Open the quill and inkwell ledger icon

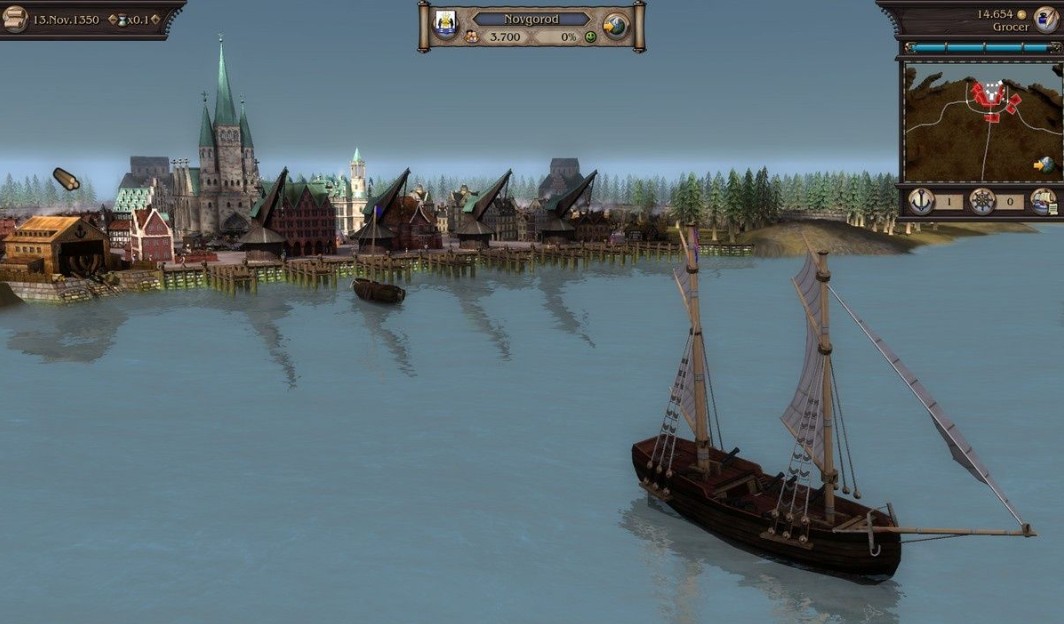[x=1048, y=18]
